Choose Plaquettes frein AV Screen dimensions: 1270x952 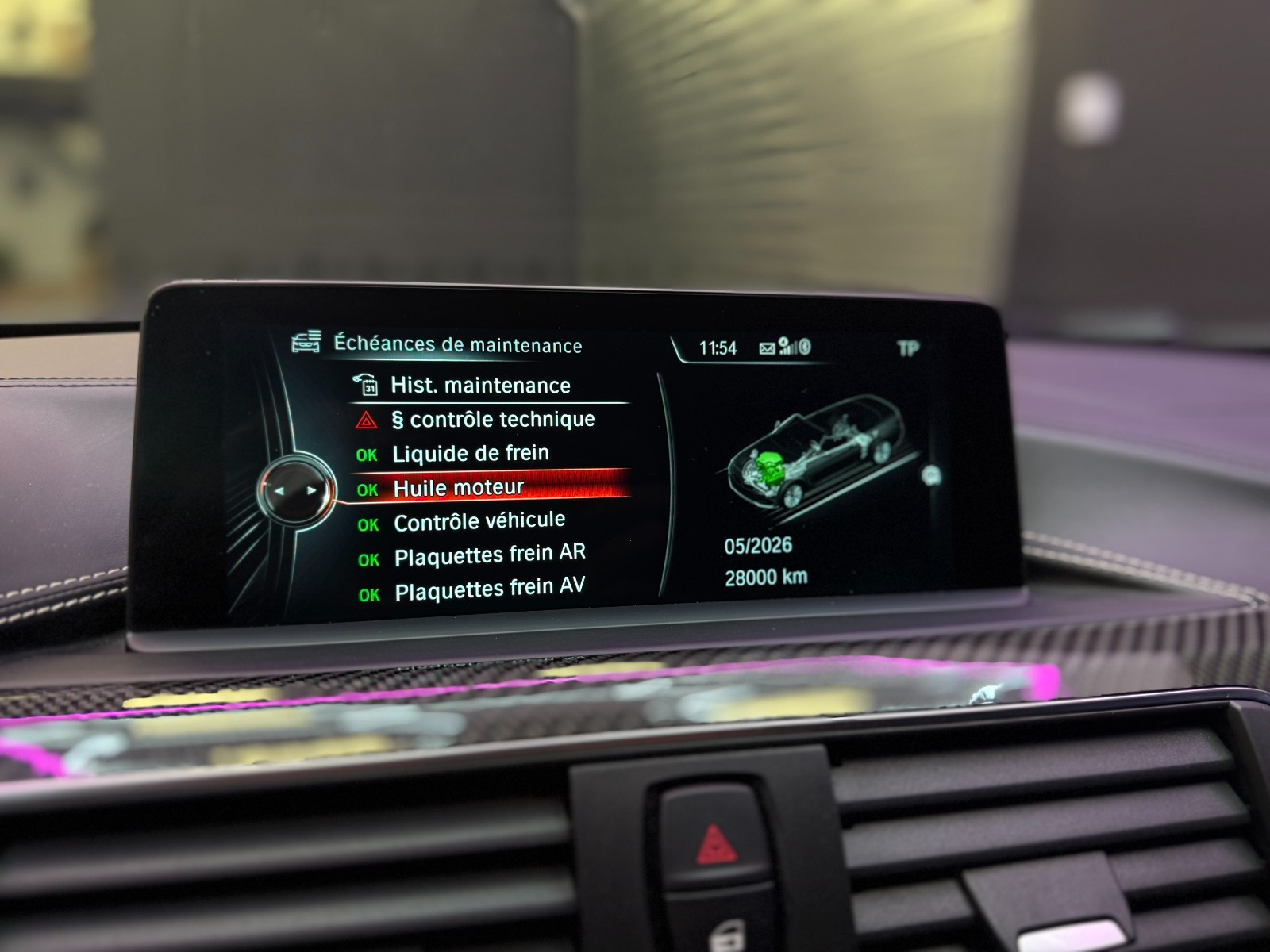(490, 590)
